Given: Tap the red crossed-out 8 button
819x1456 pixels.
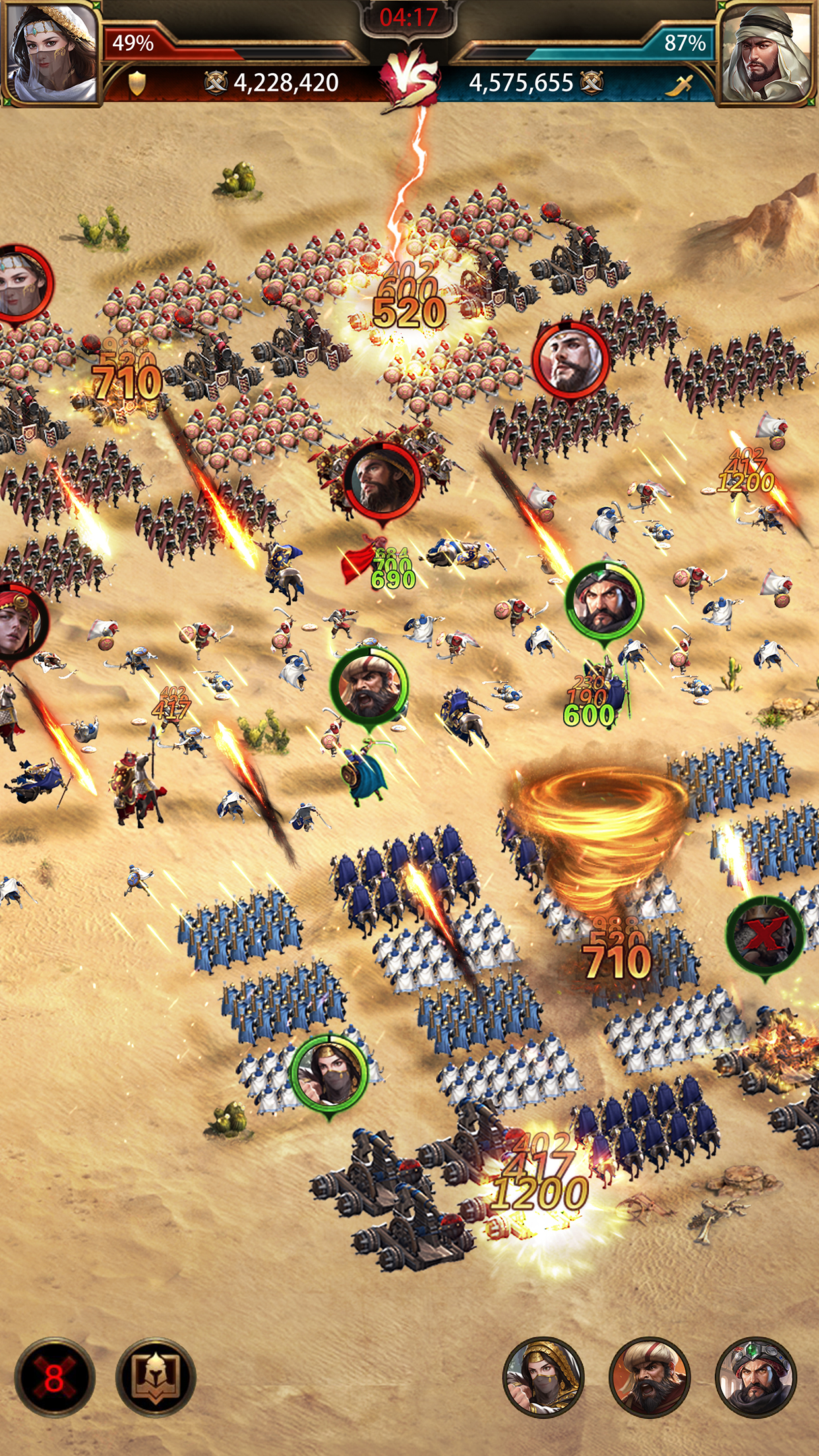Looking at the screenshot, I should pyautogui.click(x=55, y=1377).
